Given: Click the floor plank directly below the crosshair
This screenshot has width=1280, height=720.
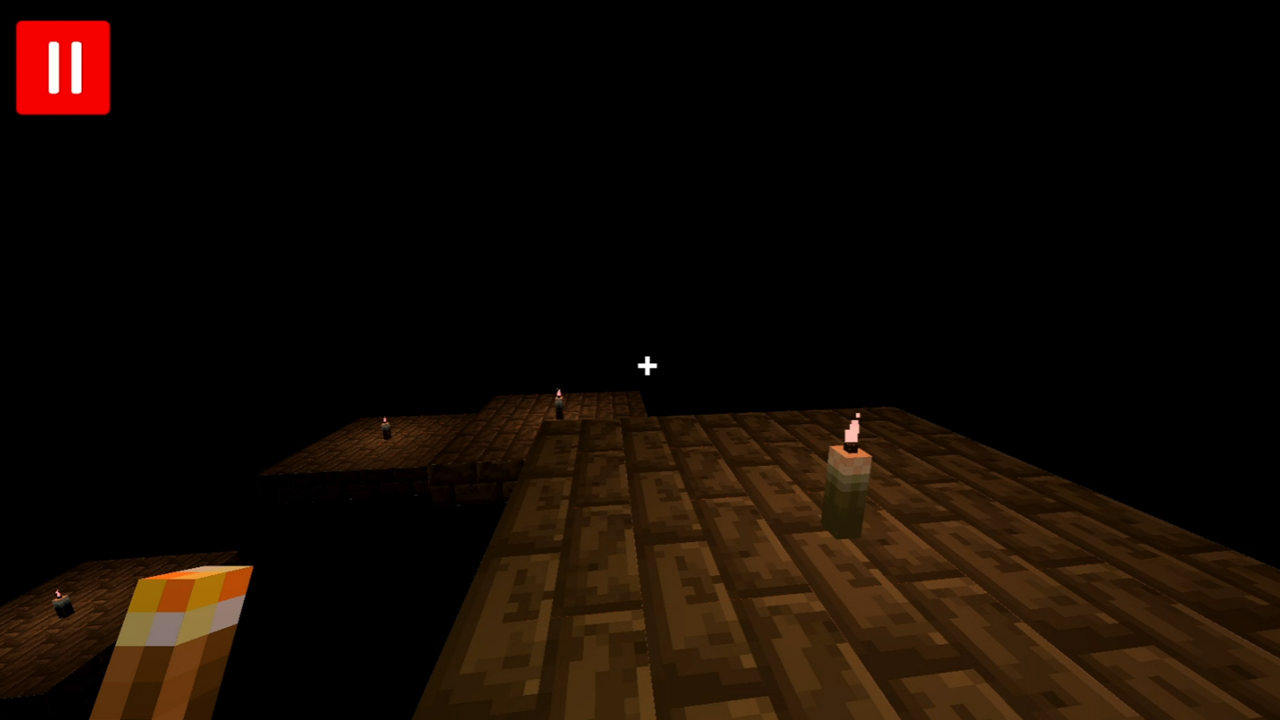Looking at the screenshot, I should (x=646, y=470).
